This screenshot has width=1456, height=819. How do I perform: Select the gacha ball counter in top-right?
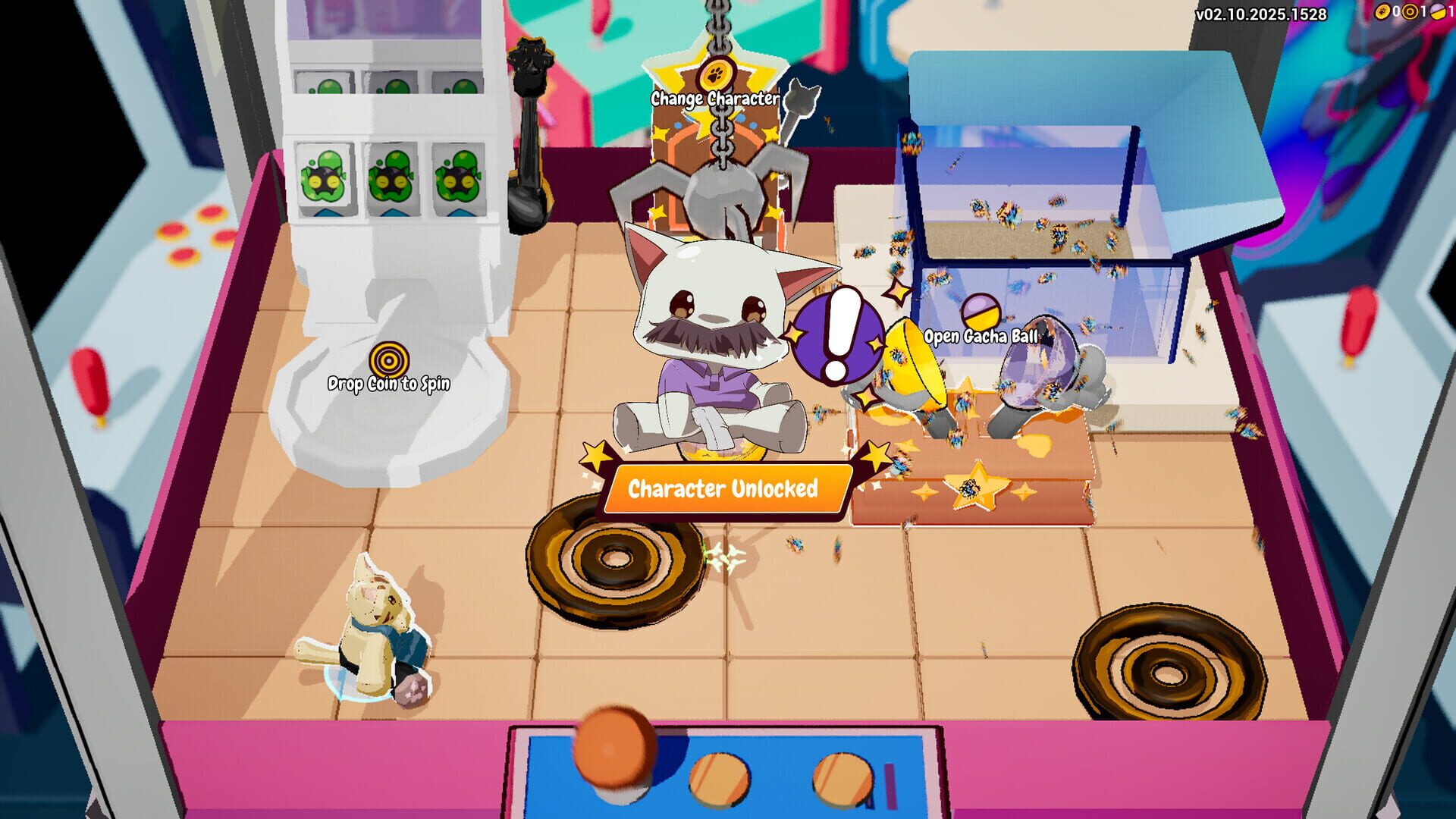tap(1438, 12)
